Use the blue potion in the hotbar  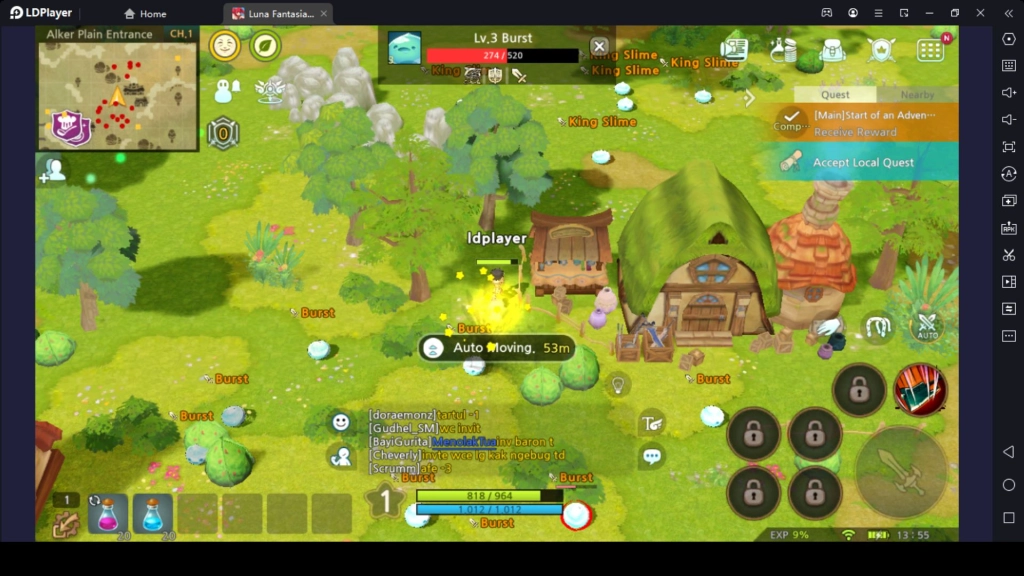153,514
